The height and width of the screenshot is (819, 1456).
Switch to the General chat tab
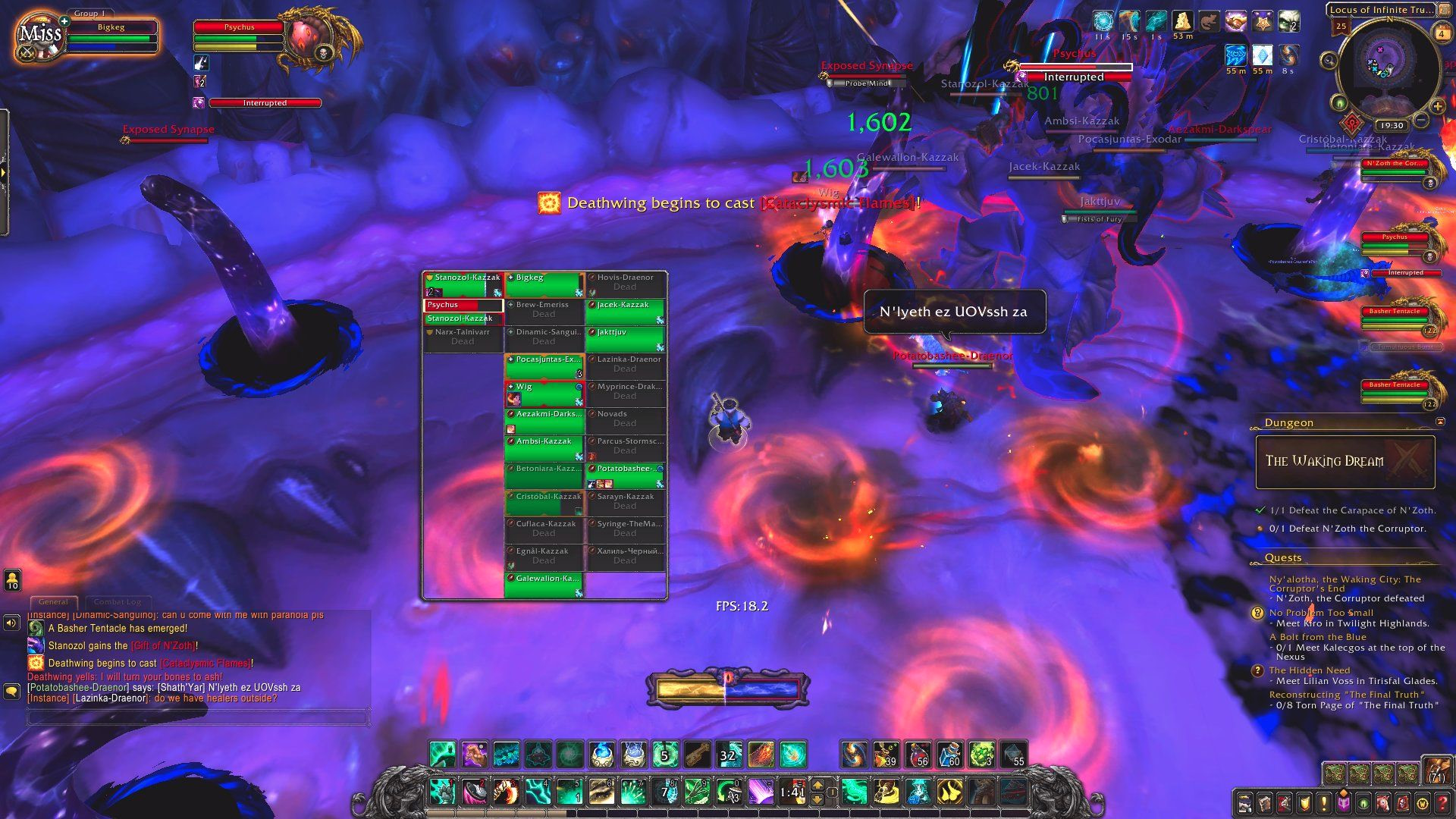(53, 602)
